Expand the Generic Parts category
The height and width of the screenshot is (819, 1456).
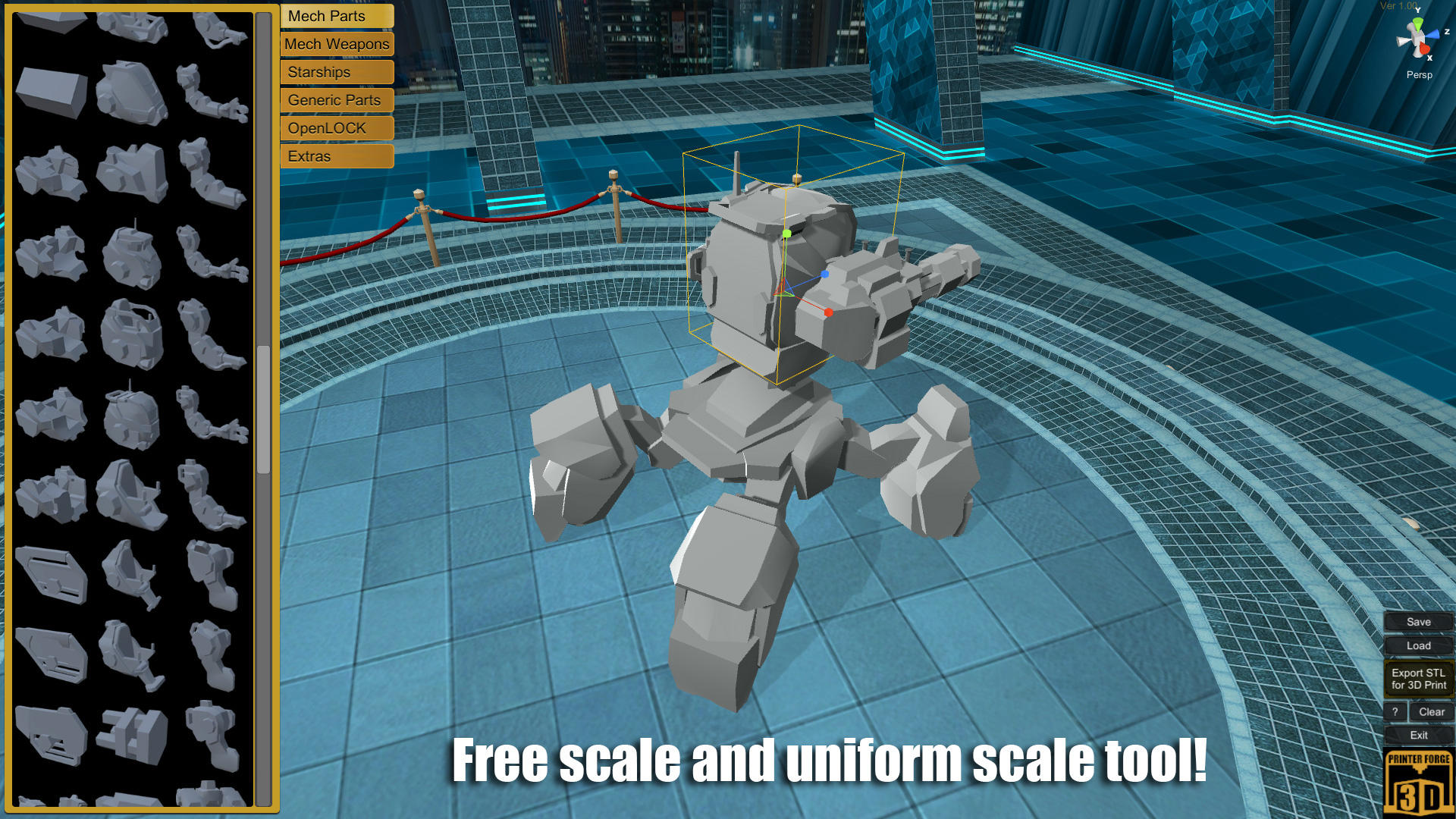336,100
